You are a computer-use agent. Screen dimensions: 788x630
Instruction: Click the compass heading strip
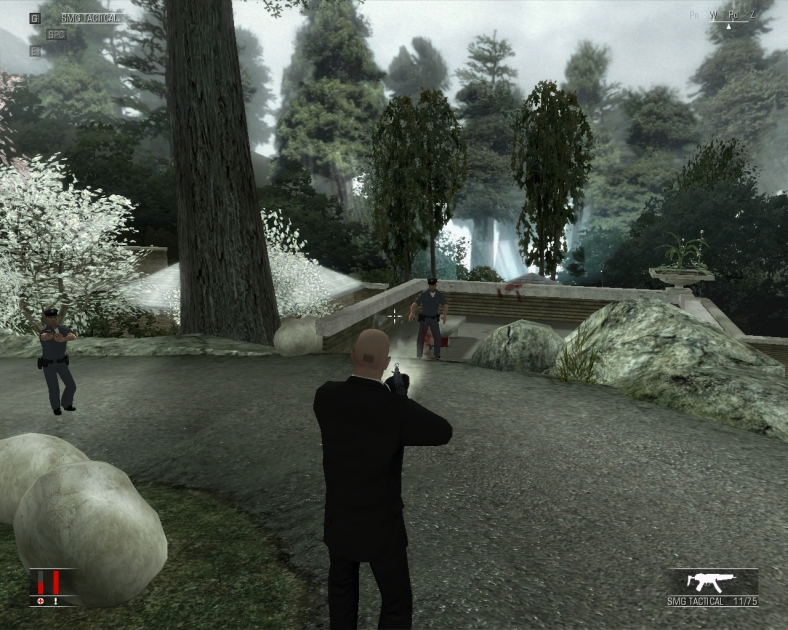727,15
